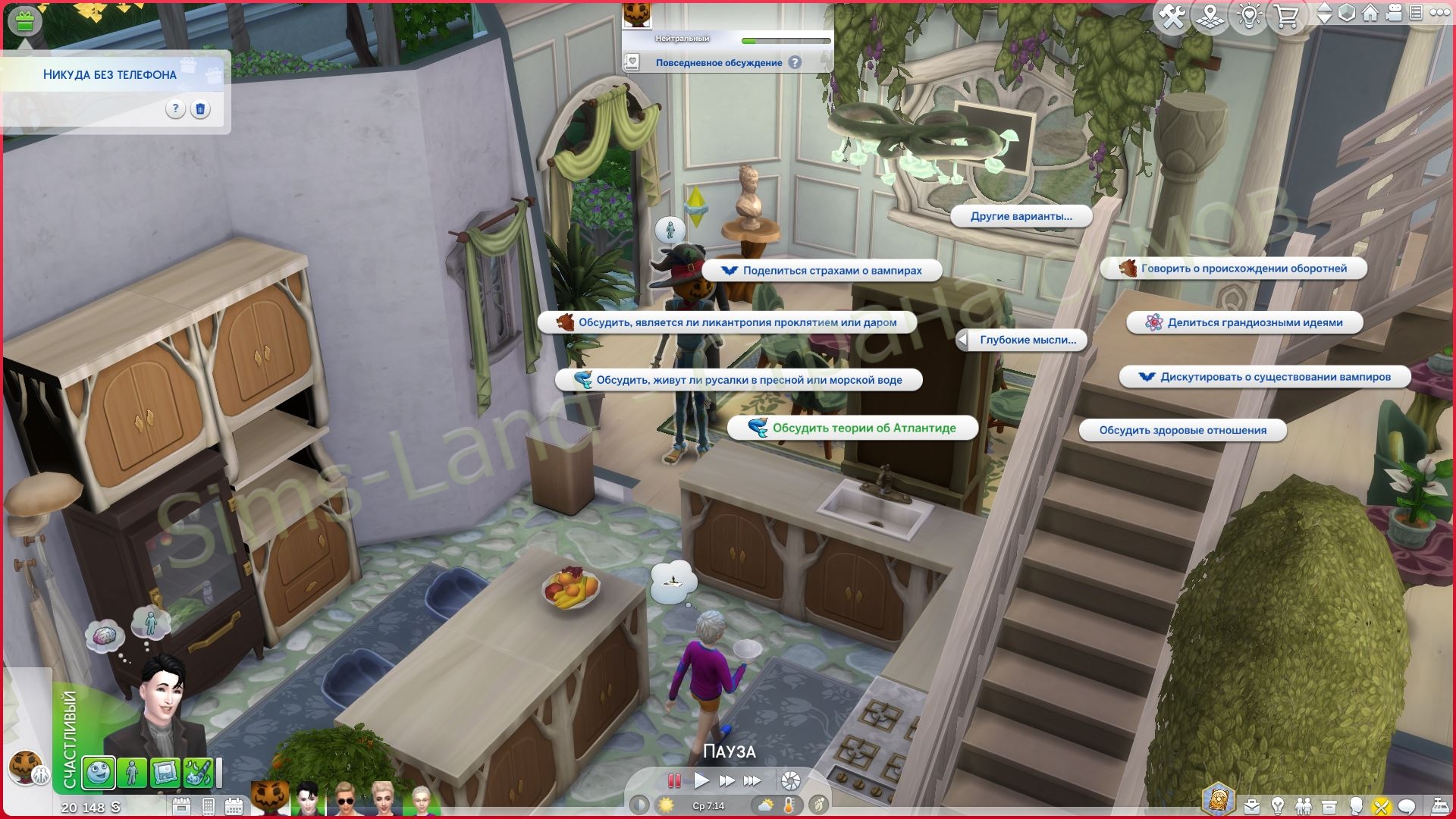Choose the lycanthropy curse or gift discussion
The image size is (1456, 819).
click(726, 322)
